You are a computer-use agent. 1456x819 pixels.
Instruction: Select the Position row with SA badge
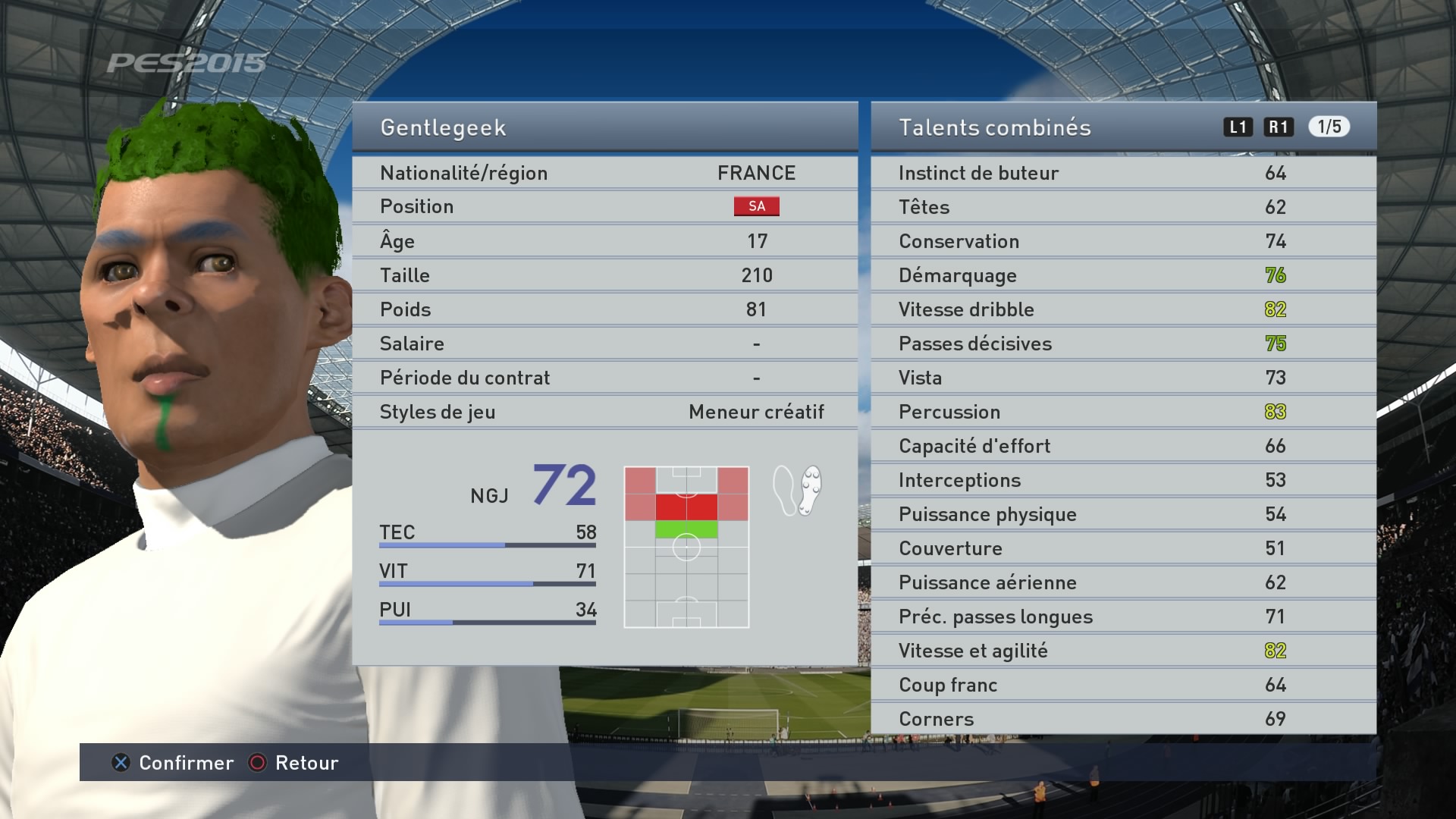[604, 206]
